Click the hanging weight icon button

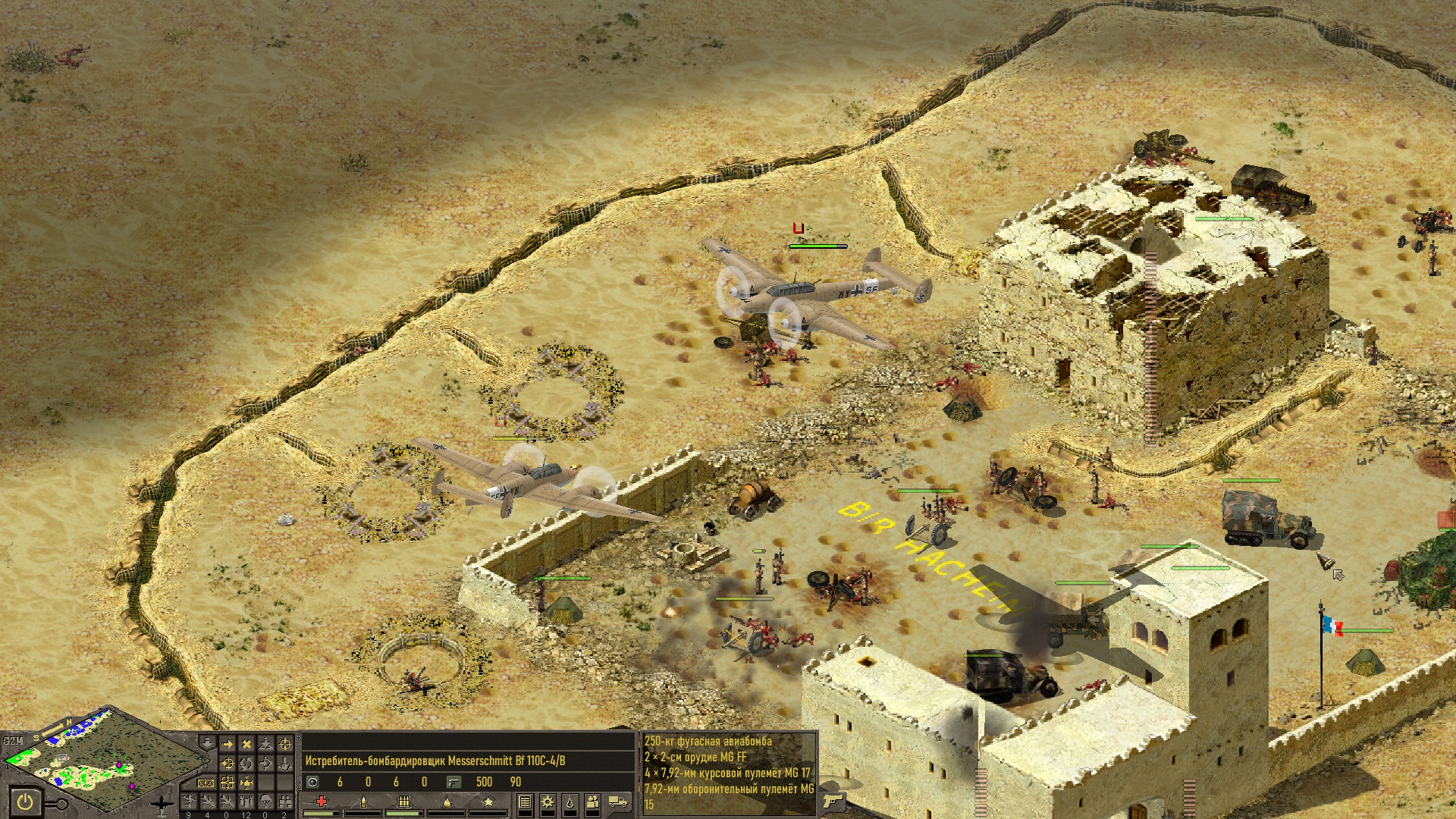[570, 802]
